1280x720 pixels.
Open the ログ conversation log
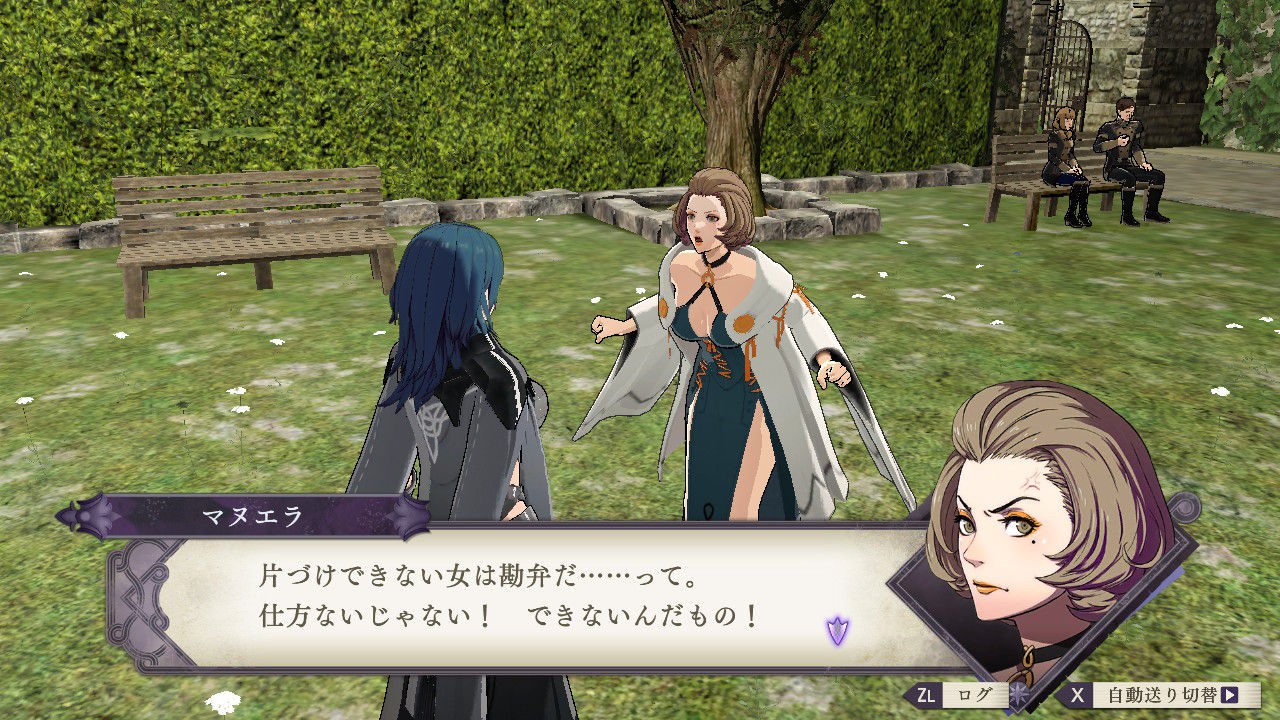(974, 692)
